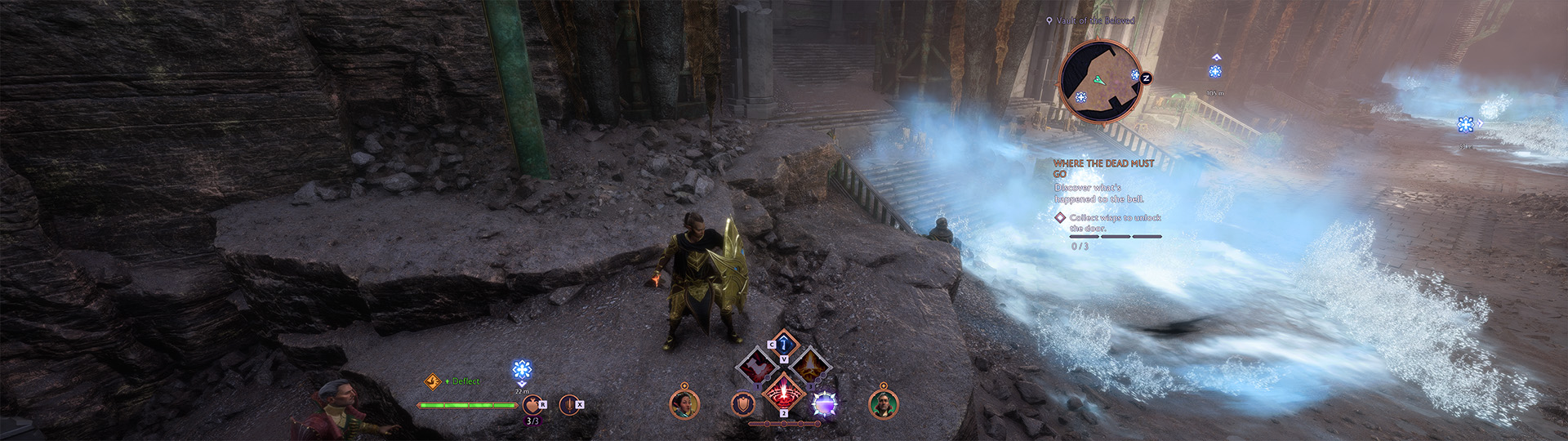Click the Vault of the Beloved location label
Image resolution: width=1568 pixels, height=441 pixels.
(1094, 20)
